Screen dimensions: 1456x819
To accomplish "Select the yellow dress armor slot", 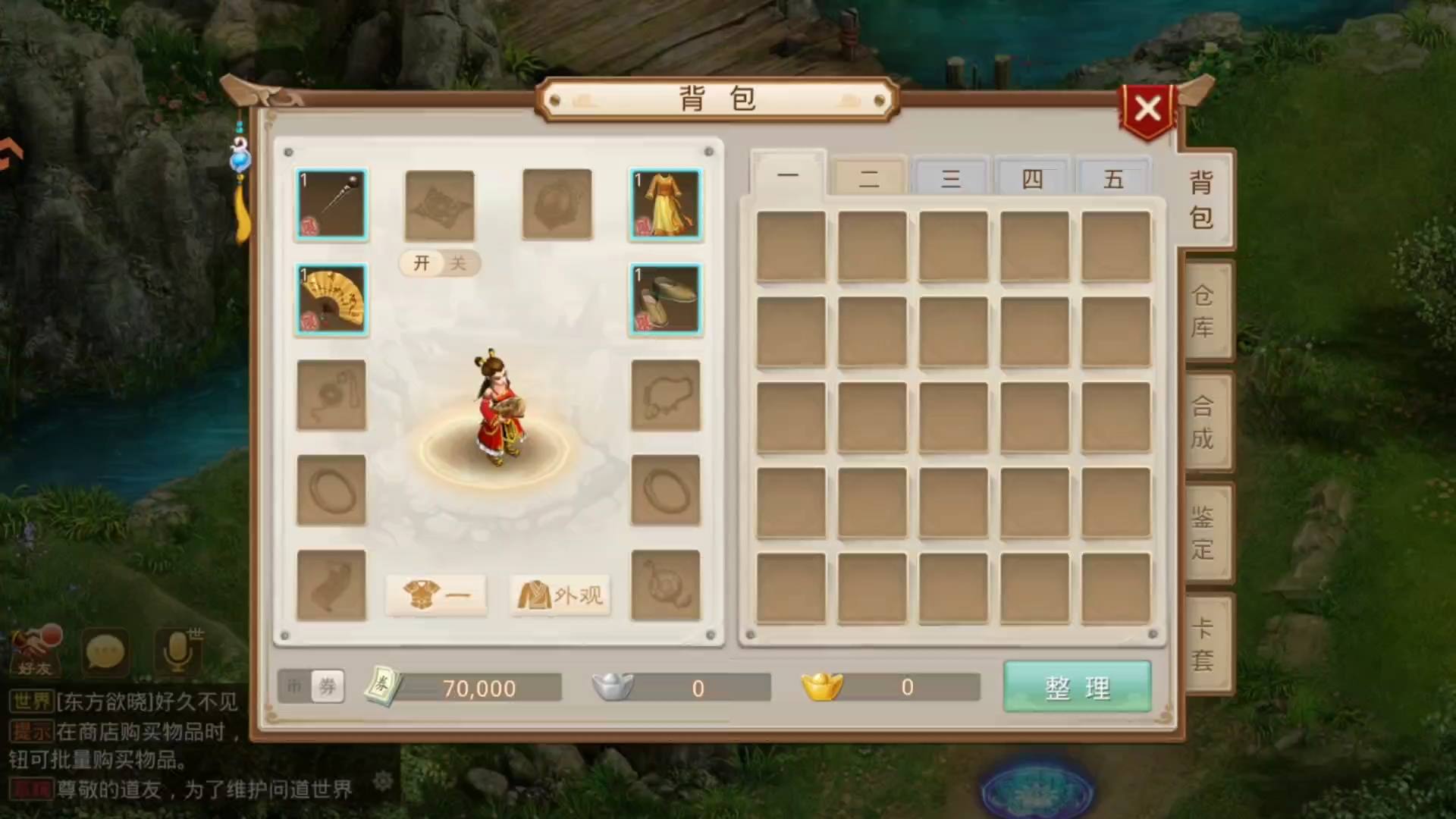I will pos(665,205).
